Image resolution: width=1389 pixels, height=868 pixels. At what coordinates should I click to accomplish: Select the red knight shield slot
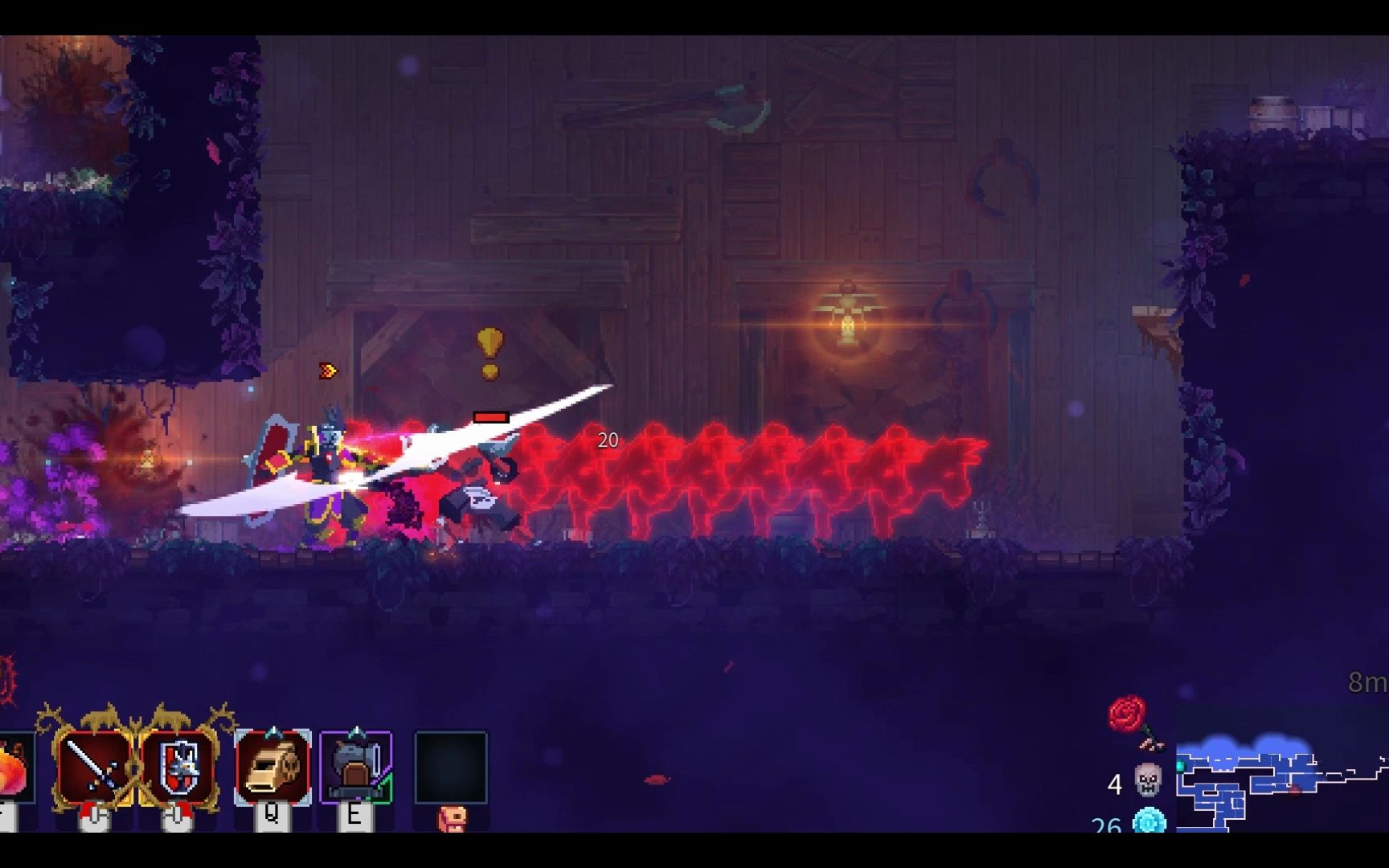coord(178,767)
